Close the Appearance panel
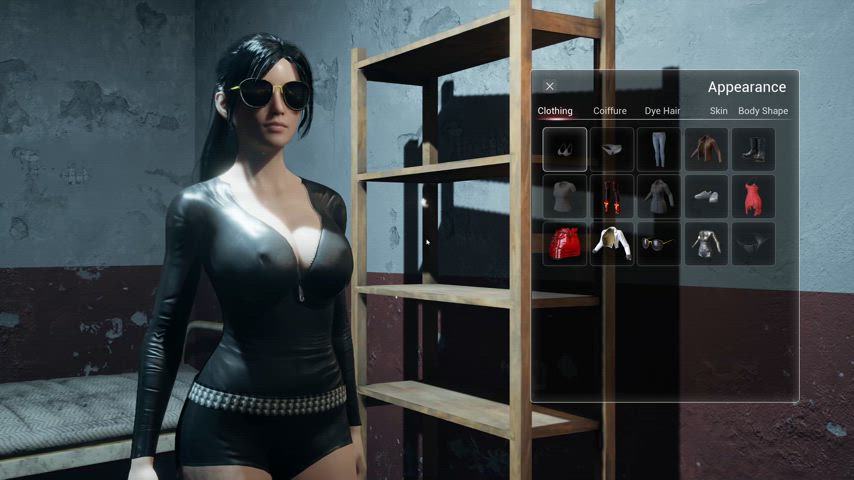 [550, 87]
